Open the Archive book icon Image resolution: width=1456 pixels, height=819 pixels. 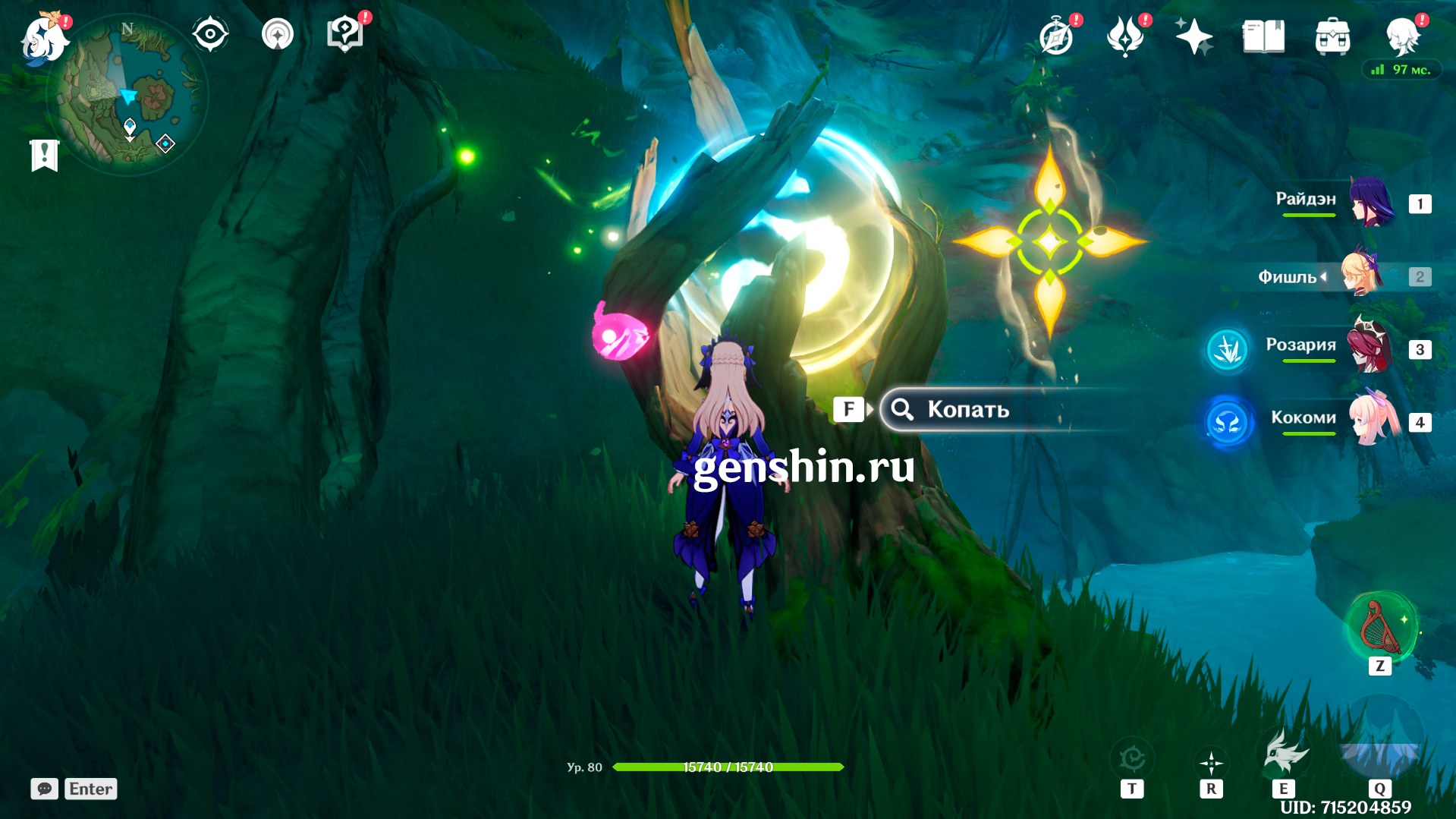point(1263,36)
